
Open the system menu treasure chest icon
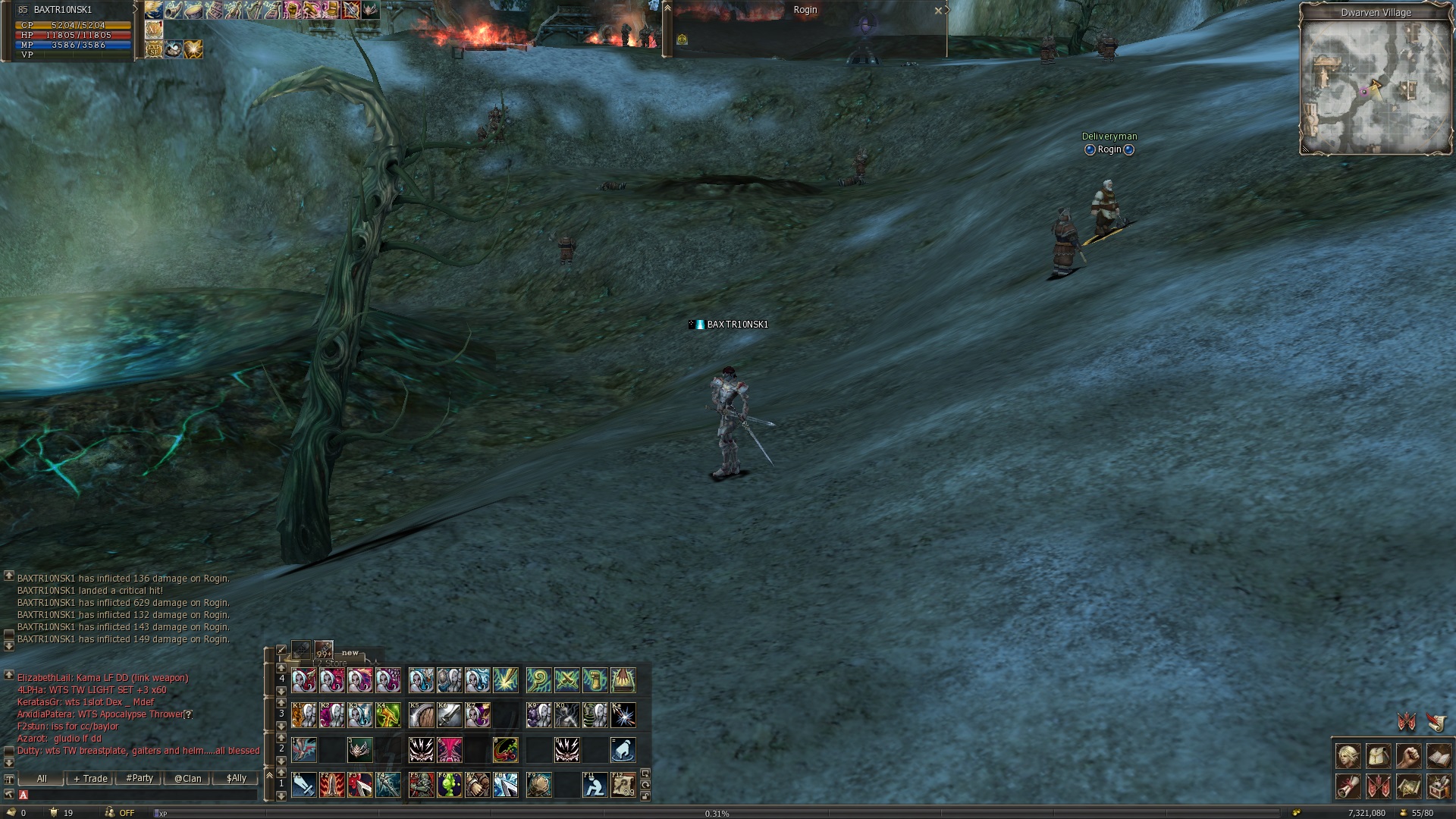(x=1439, y=786)
